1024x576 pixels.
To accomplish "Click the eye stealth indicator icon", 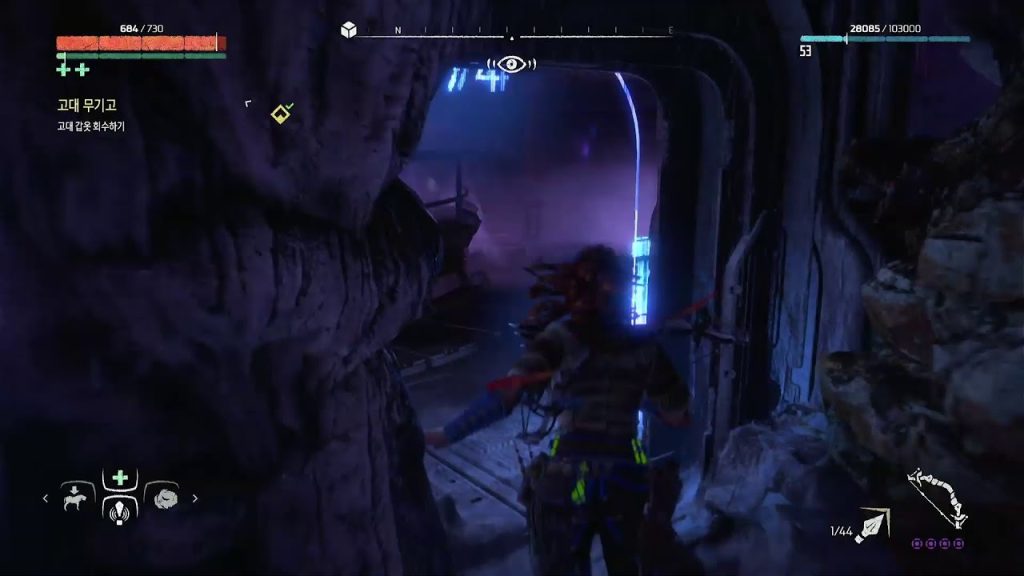I will 511,64.
